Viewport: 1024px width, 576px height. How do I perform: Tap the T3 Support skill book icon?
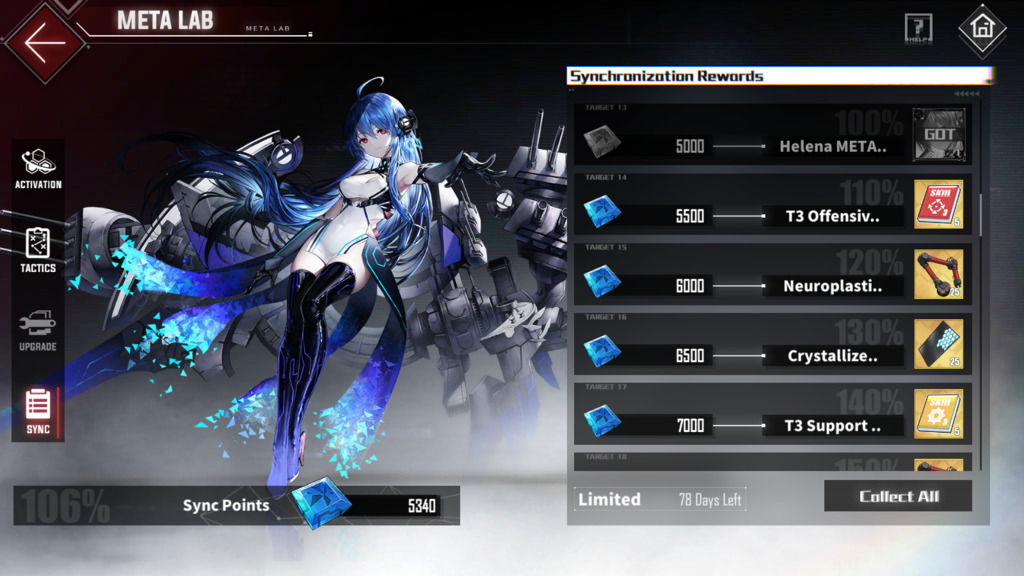point(938,415)
